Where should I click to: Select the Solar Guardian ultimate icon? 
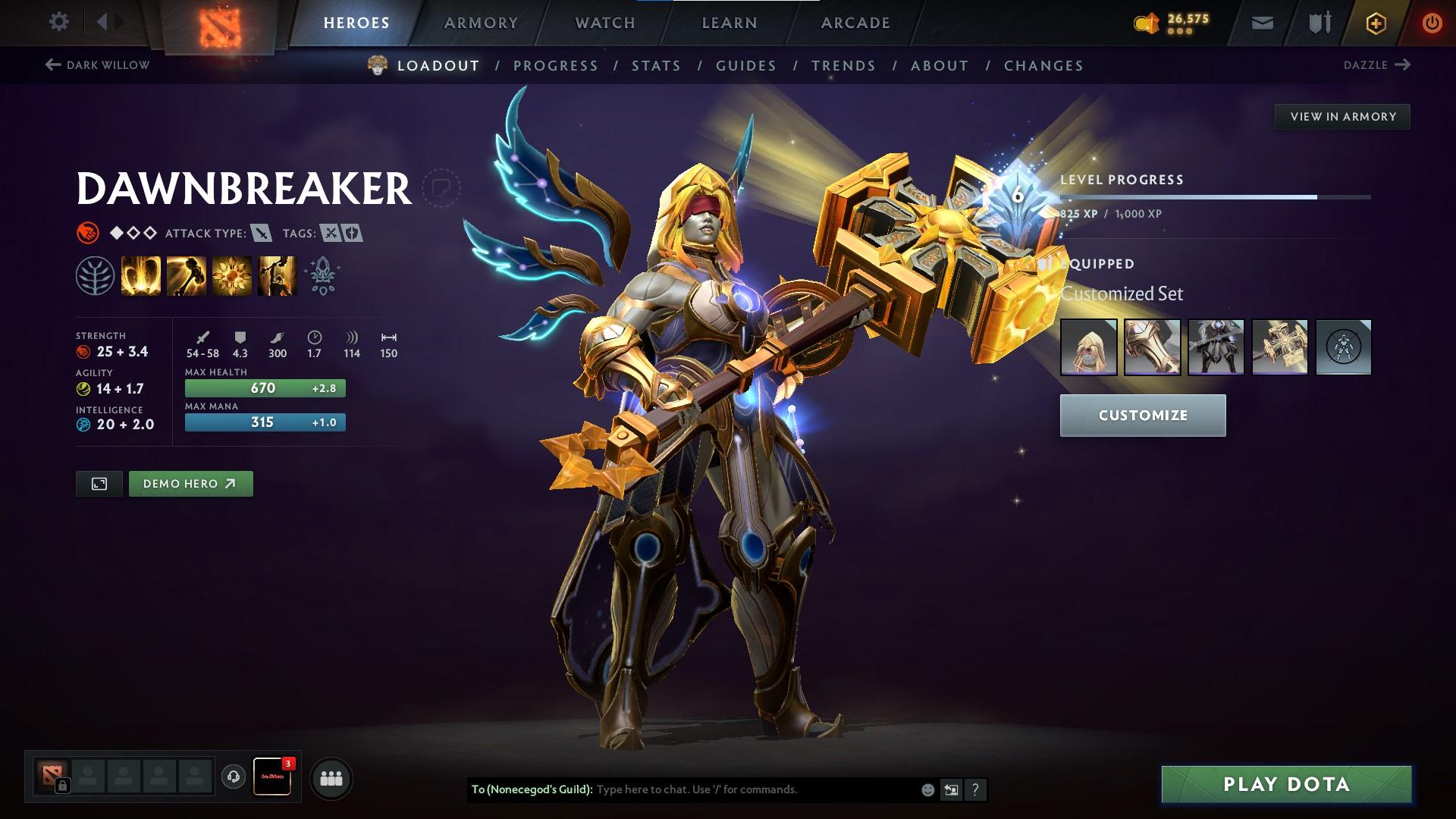(277, 275)
